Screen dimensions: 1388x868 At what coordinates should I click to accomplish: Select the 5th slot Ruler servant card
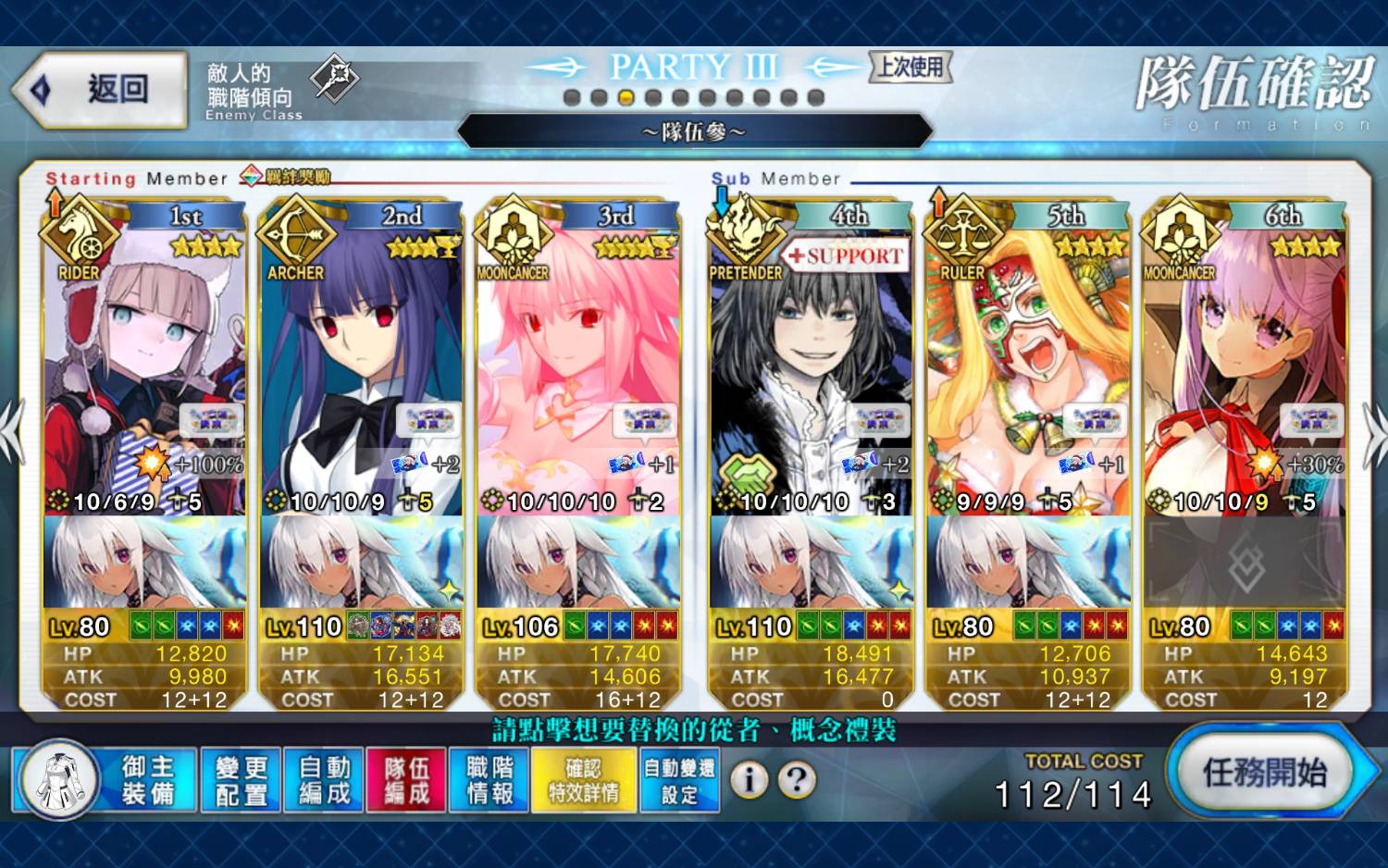tap(1027, 370)
